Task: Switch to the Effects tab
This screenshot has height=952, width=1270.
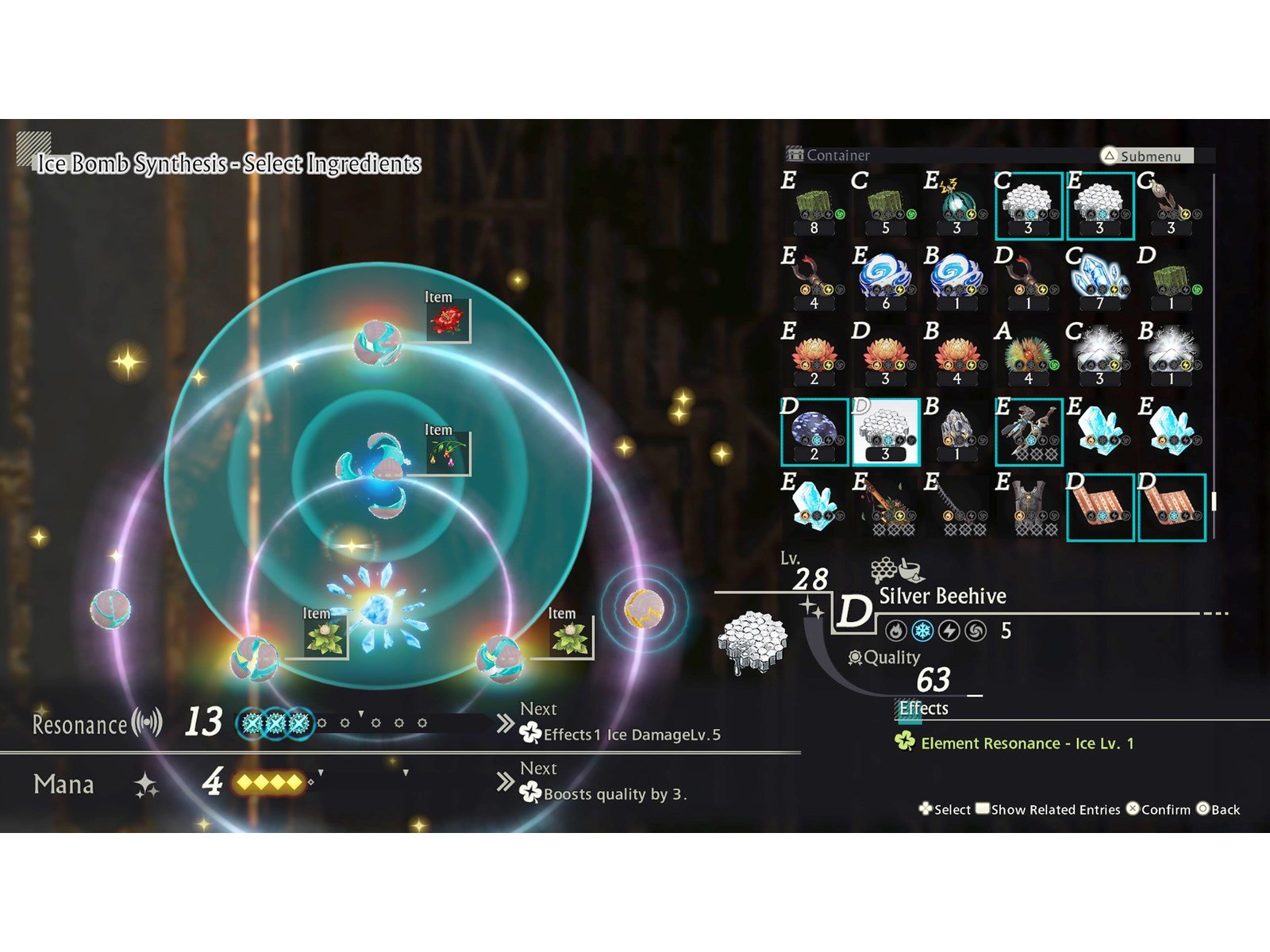Action: point(921,708)
